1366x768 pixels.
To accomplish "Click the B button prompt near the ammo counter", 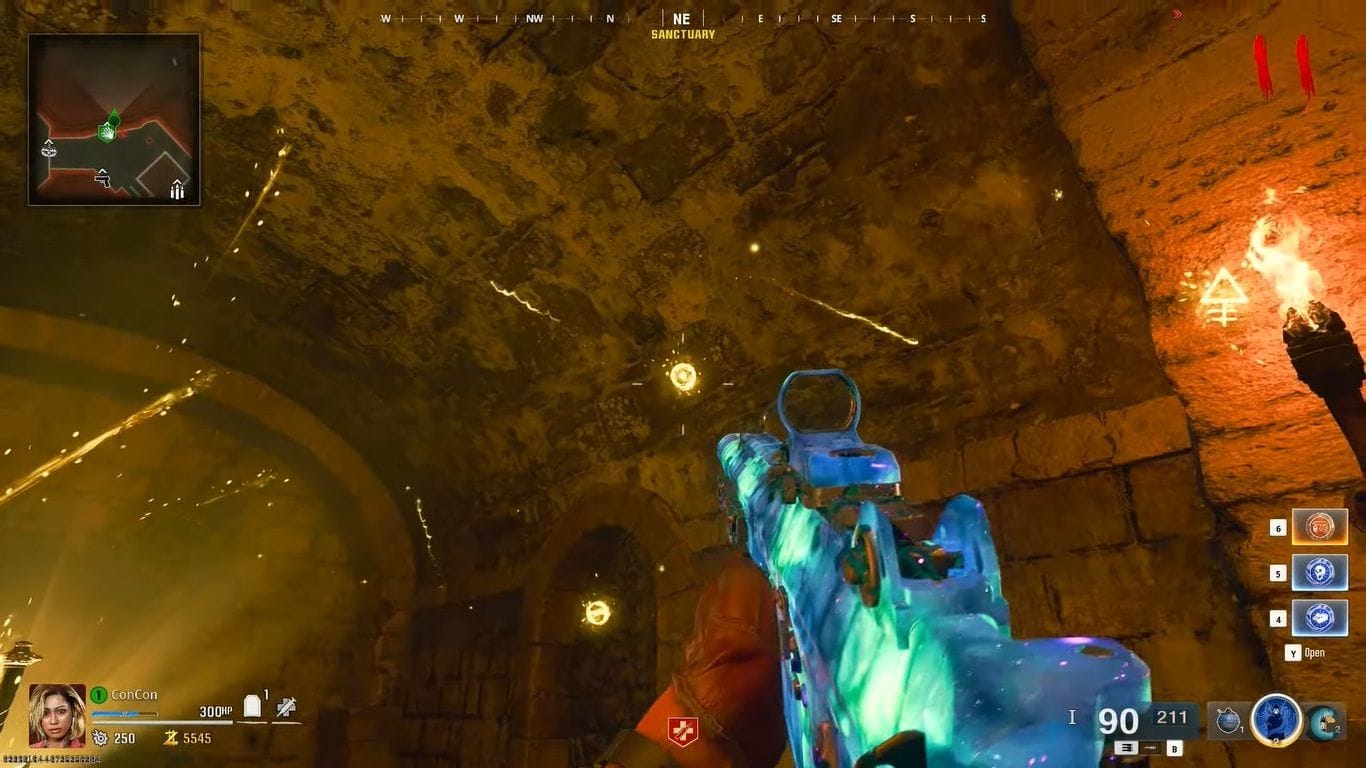I will click(1175, 749).
